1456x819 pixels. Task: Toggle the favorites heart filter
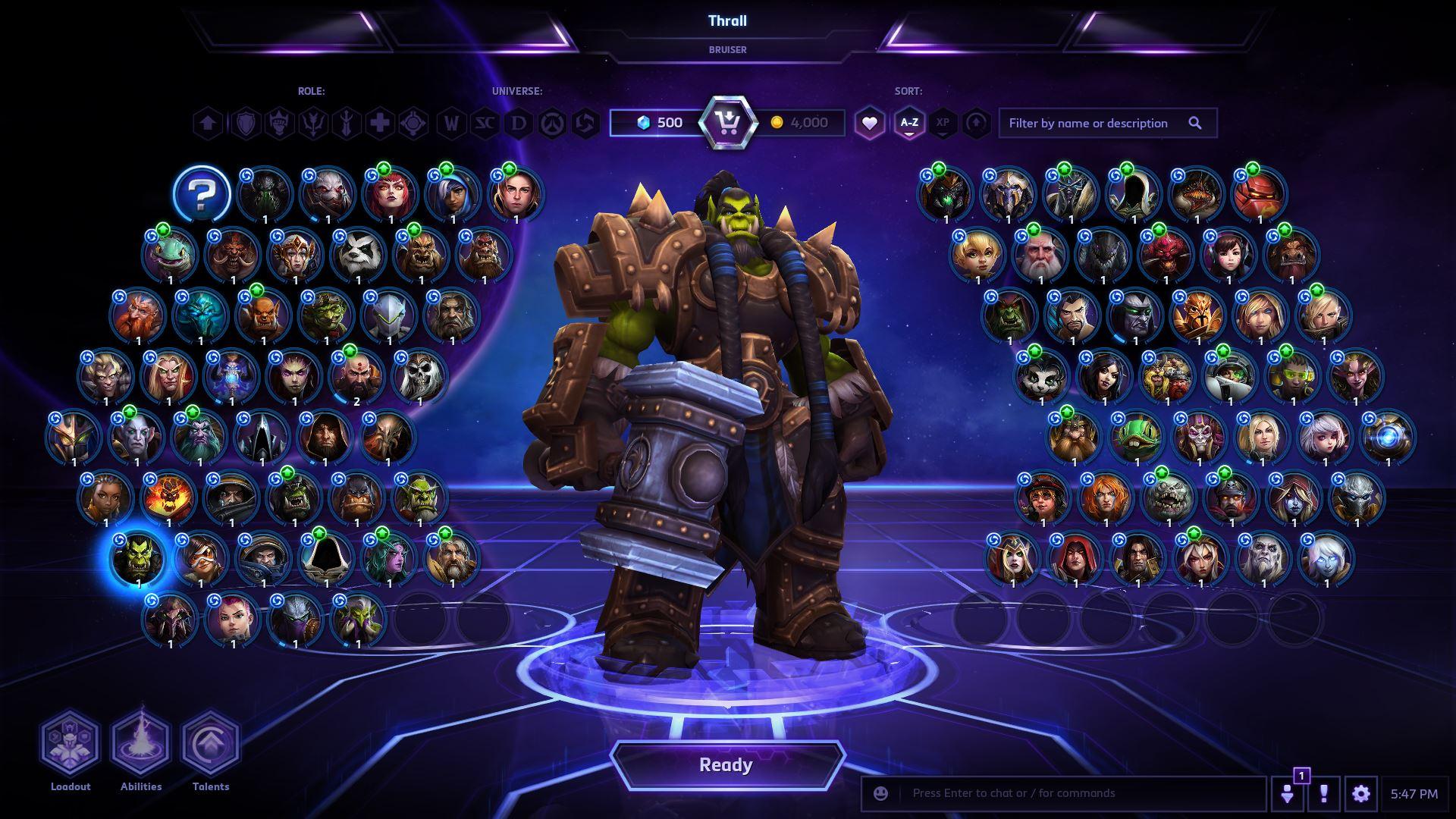(869, 123)
